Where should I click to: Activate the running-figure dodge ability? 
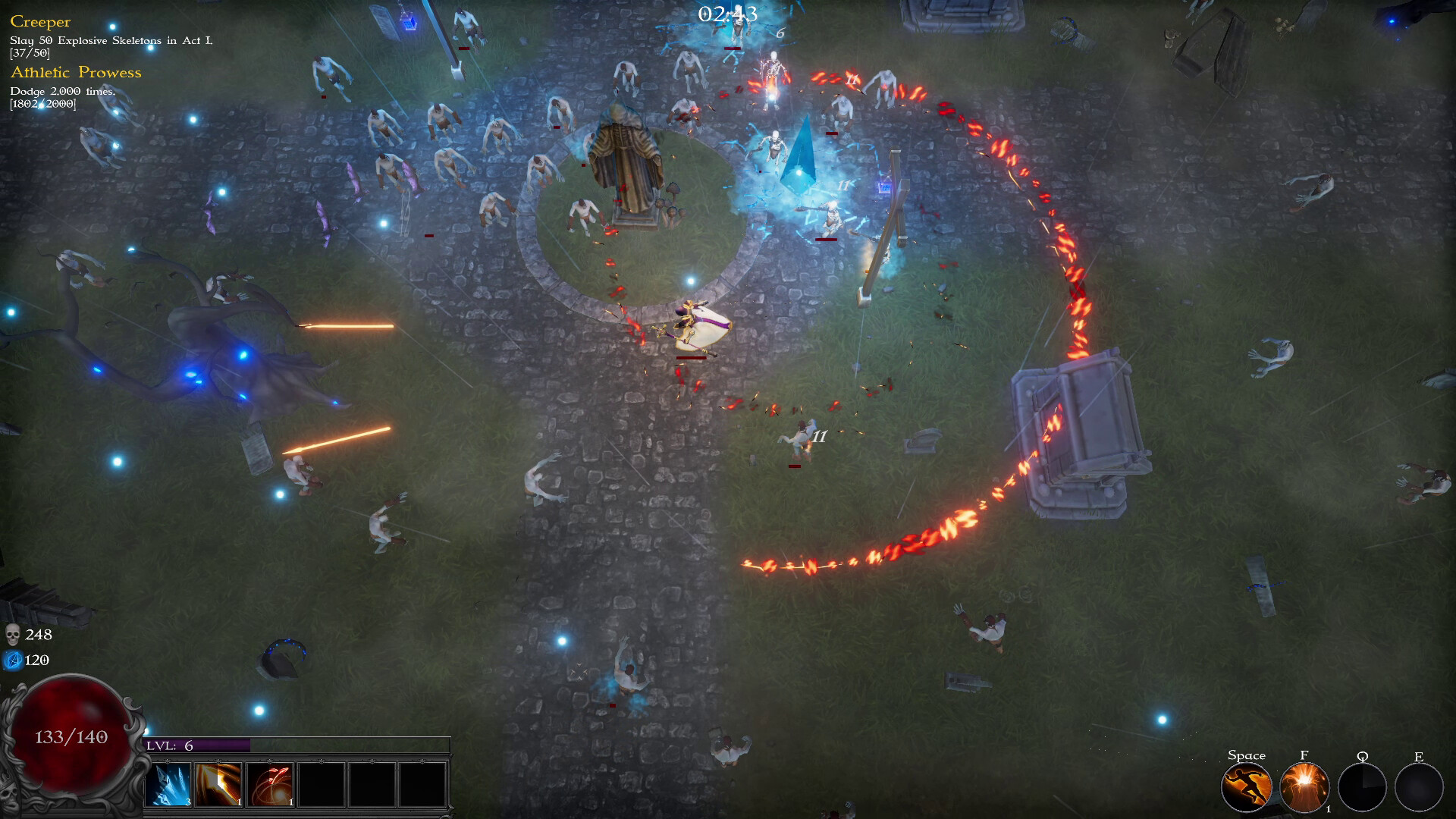coord(1246,787)
